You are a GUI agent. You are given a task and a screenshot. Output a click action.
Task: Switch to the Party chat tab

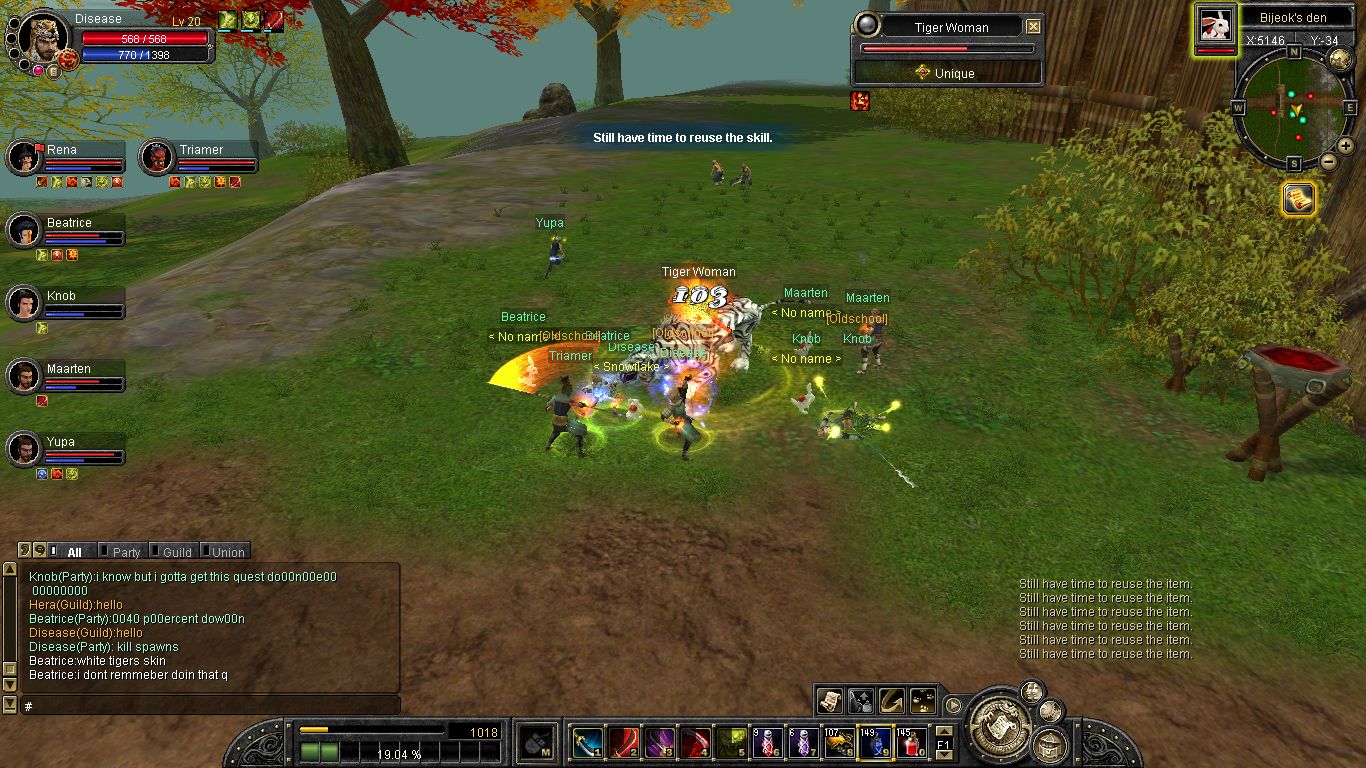click(x=125, y=552)
